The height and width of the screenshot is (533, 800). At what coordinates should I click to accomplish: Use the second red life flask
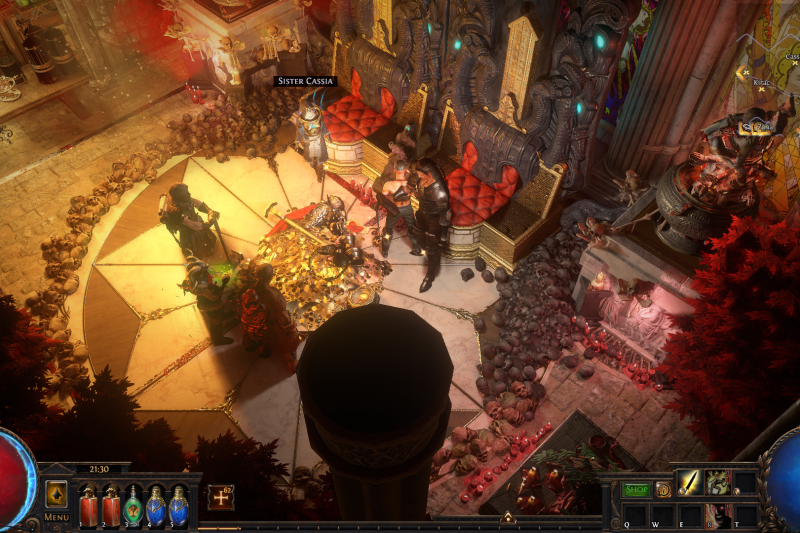[111, 506]
